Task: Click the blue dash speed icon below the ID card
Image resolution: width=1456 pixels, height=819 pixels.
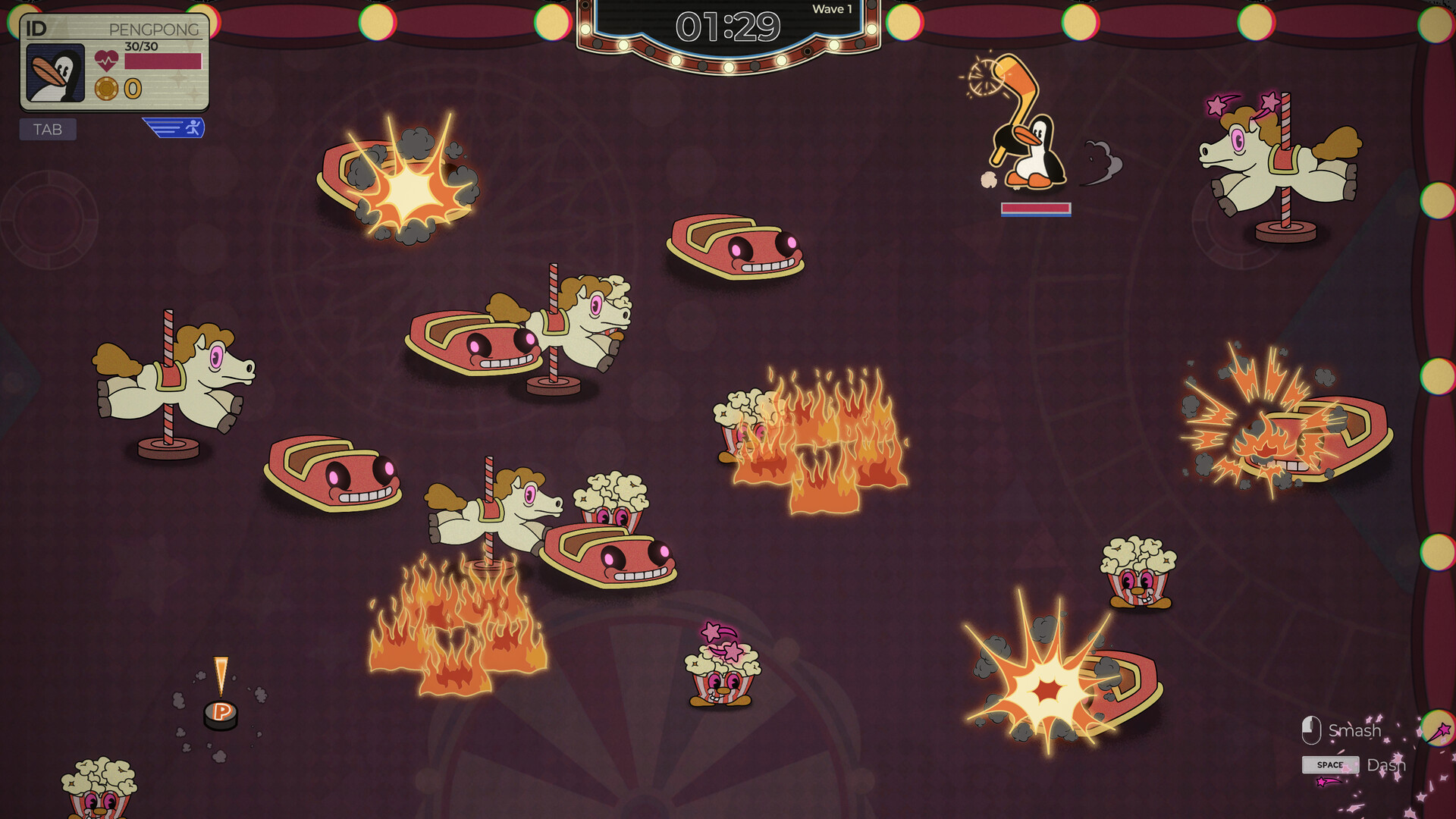Action: (172, 128)
